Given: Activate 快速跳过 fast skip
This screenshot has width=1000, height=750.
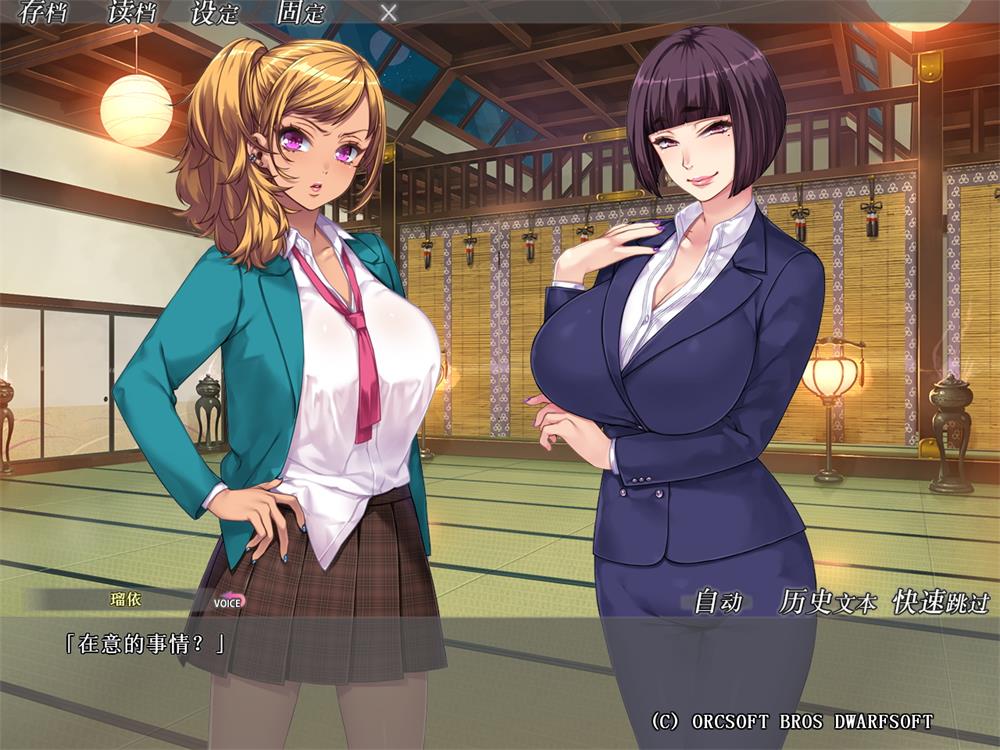Looking at the screenshot, I should [x=941, y=602].
